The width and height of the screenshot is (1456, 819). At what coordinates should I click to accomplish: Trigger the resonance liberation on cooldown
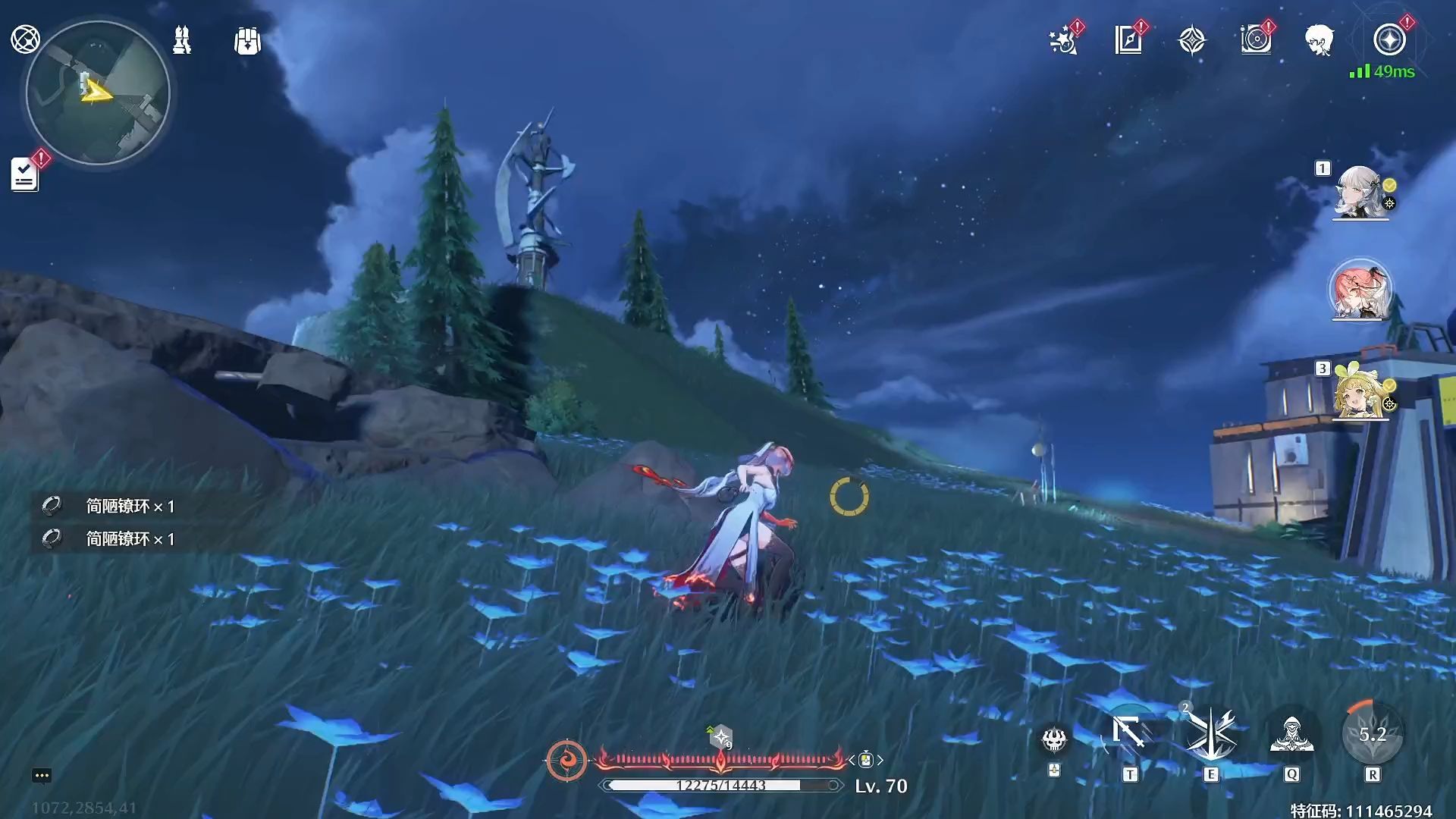tap(1373, 734)
